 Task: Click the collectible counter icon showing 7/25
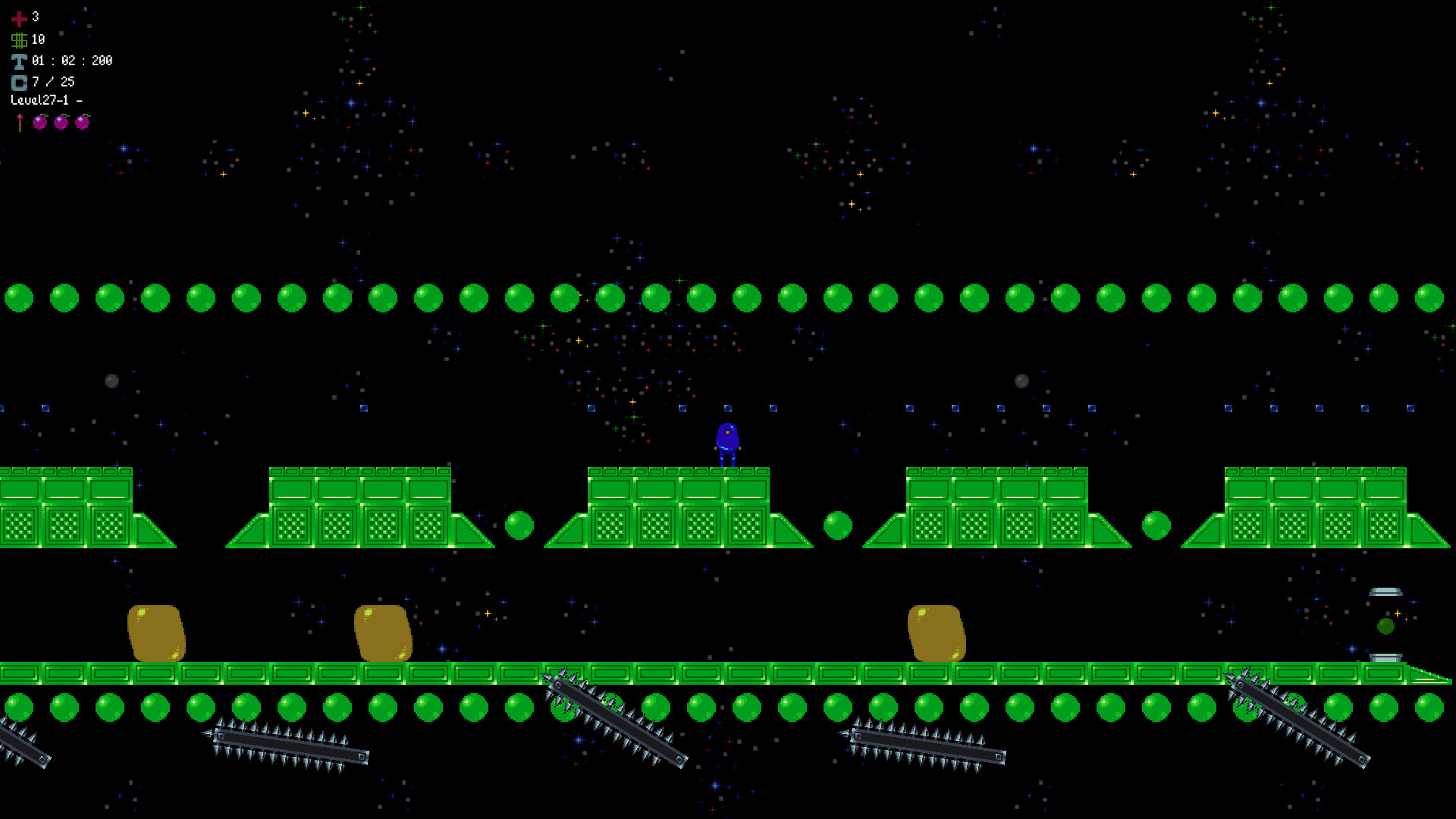19,82
